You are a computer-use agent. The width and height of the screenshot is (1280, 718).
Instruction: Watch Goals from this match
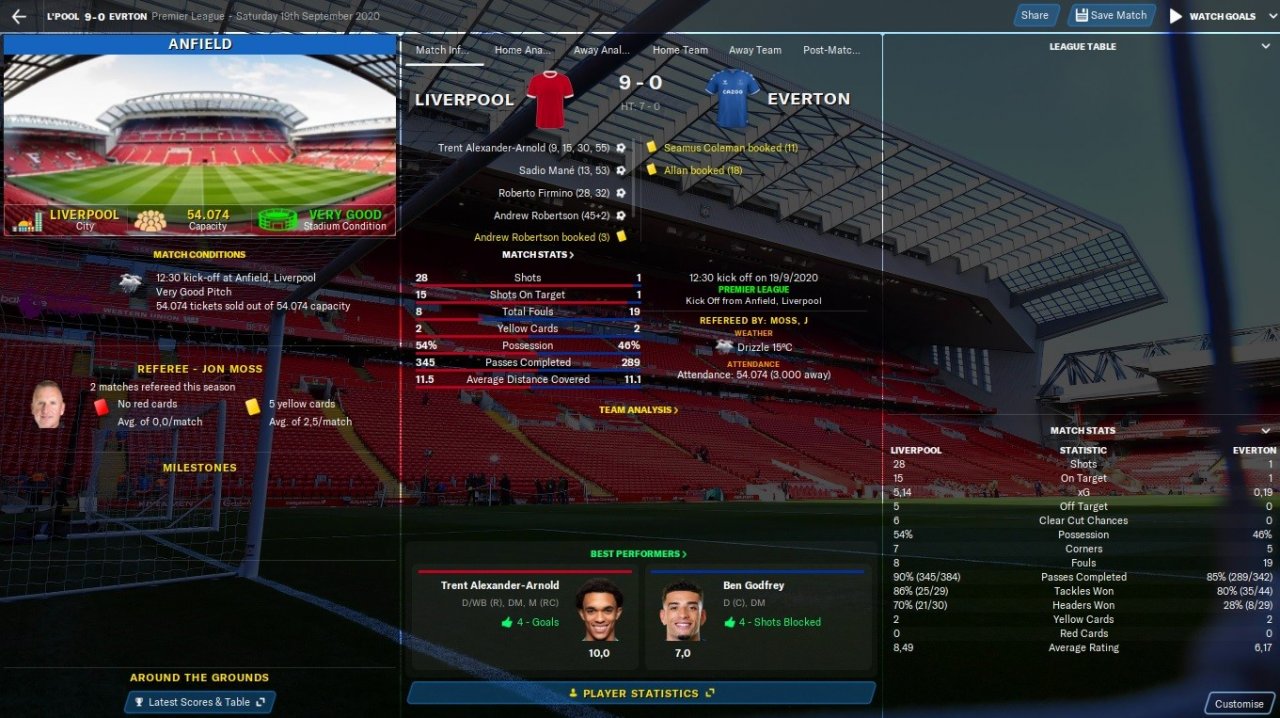1212,16
